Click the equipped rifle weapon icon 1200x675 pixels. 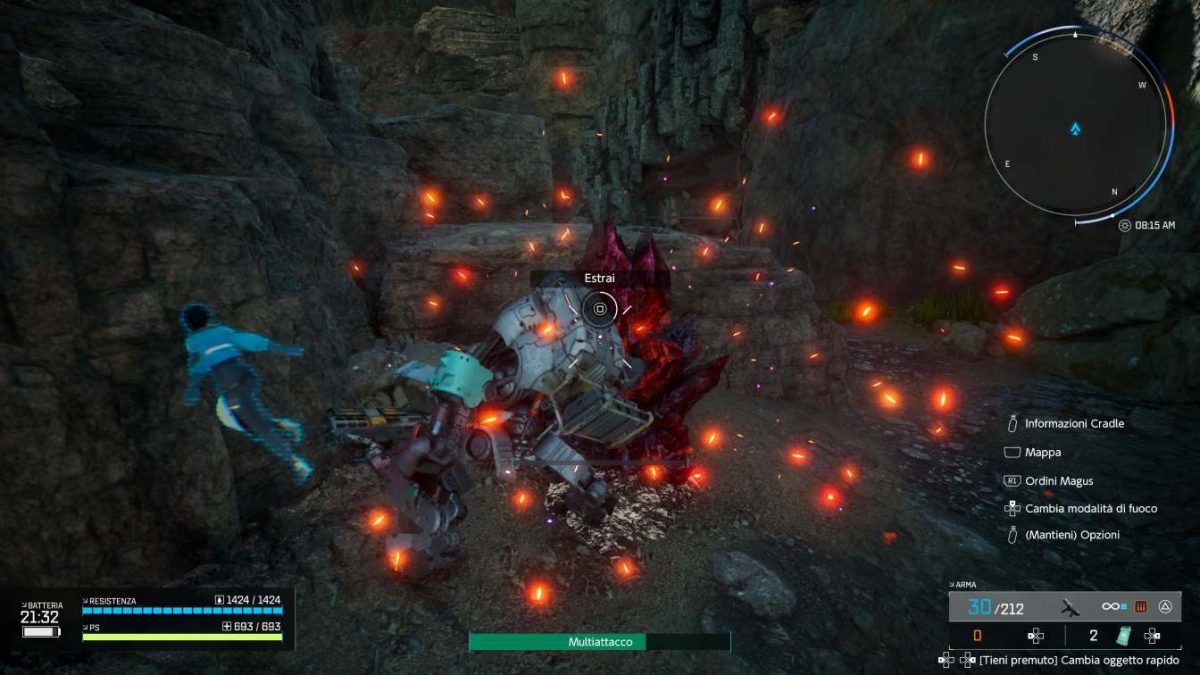click(x=1071, y=606)
